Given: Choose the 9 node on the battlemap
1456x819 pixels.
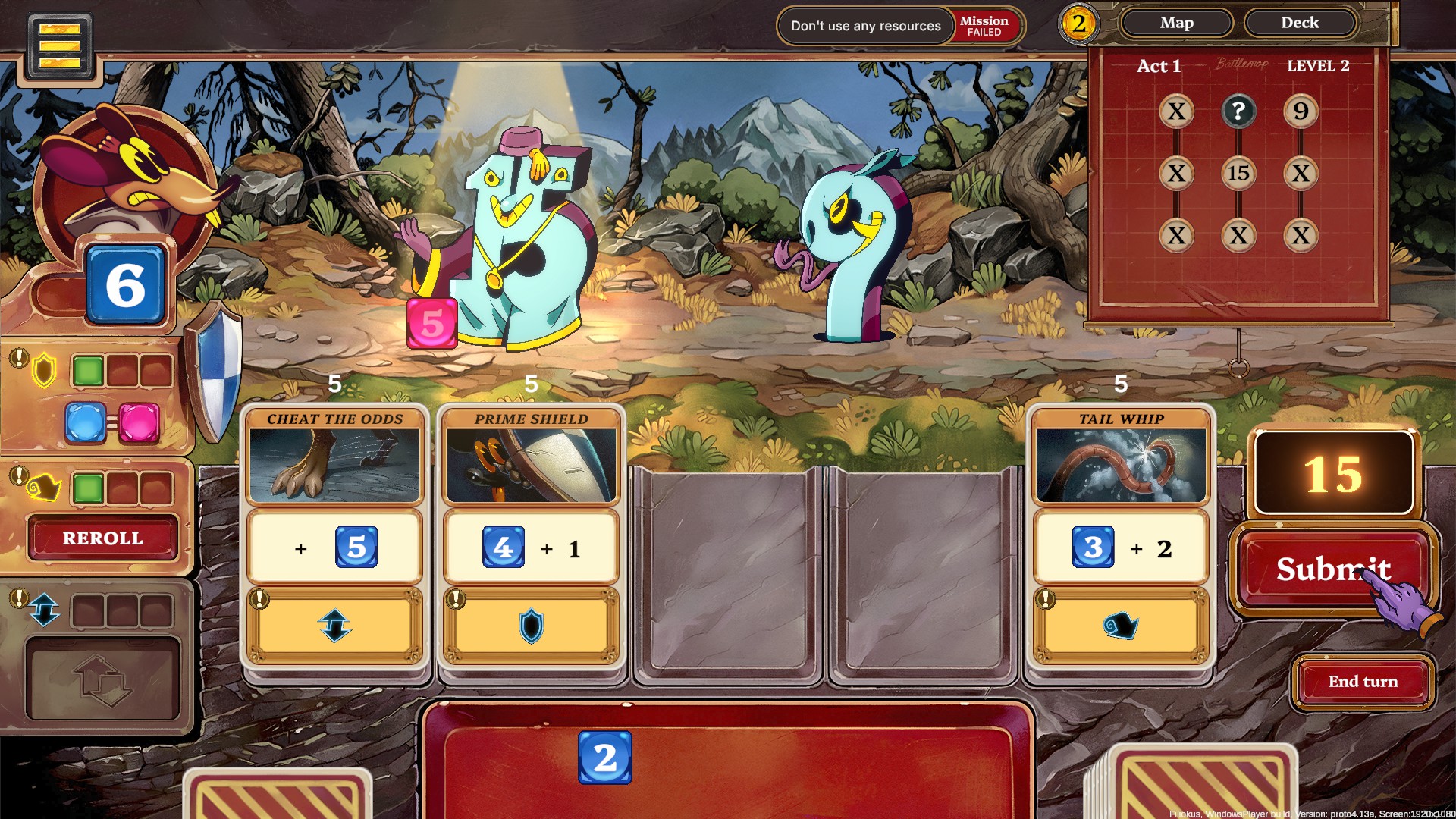Looking at the screenshot, I should pos(1301,111).
